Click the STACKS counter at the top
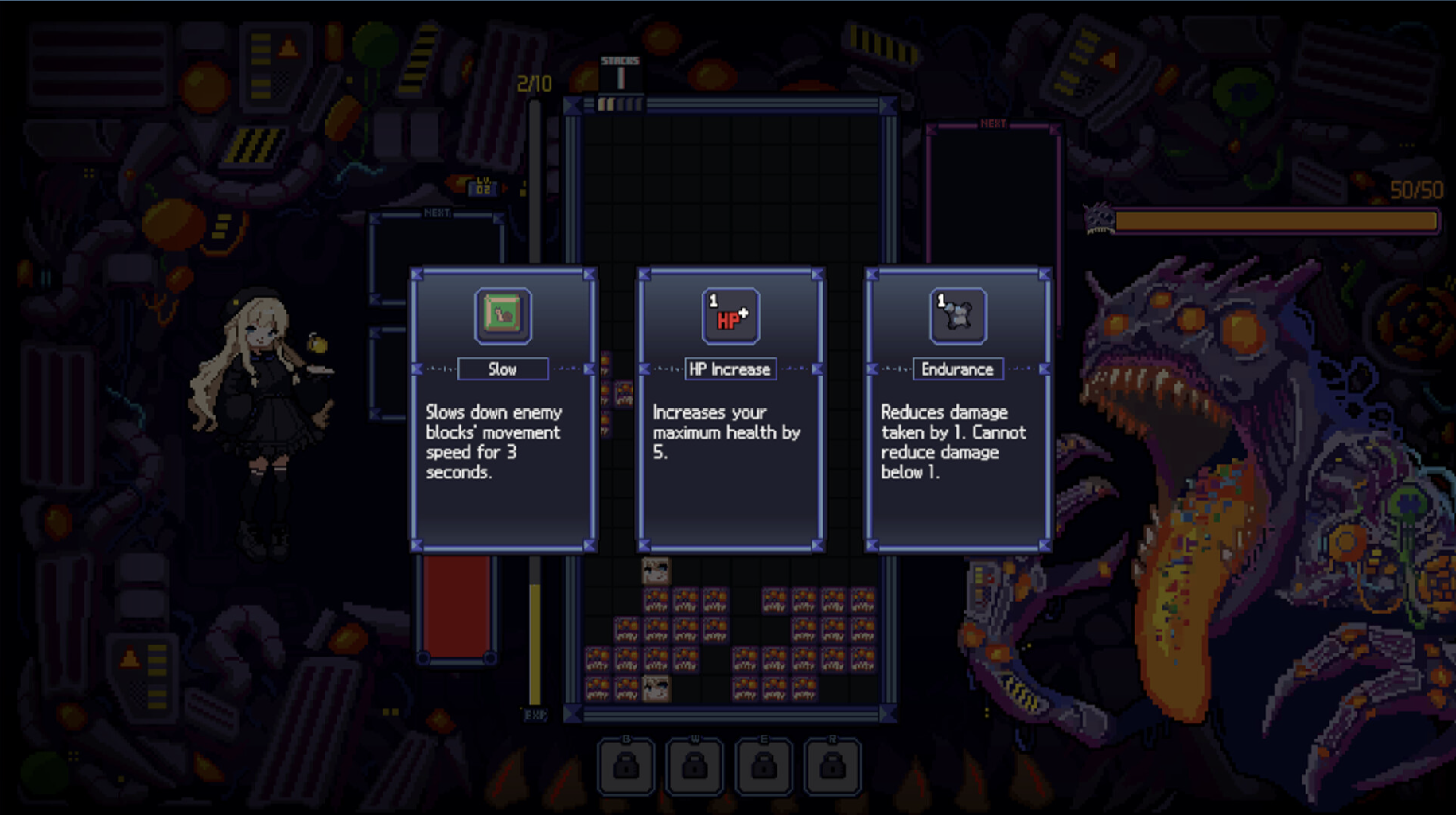The width and height of the screenshot is (1456, 815). 620,68
